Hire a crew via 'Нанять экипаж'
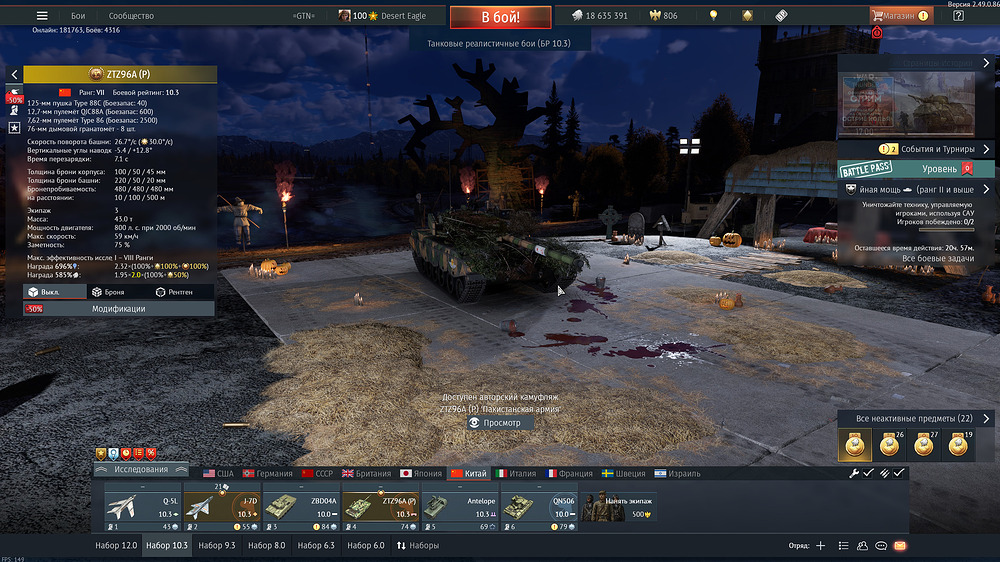 coord(620,507)
